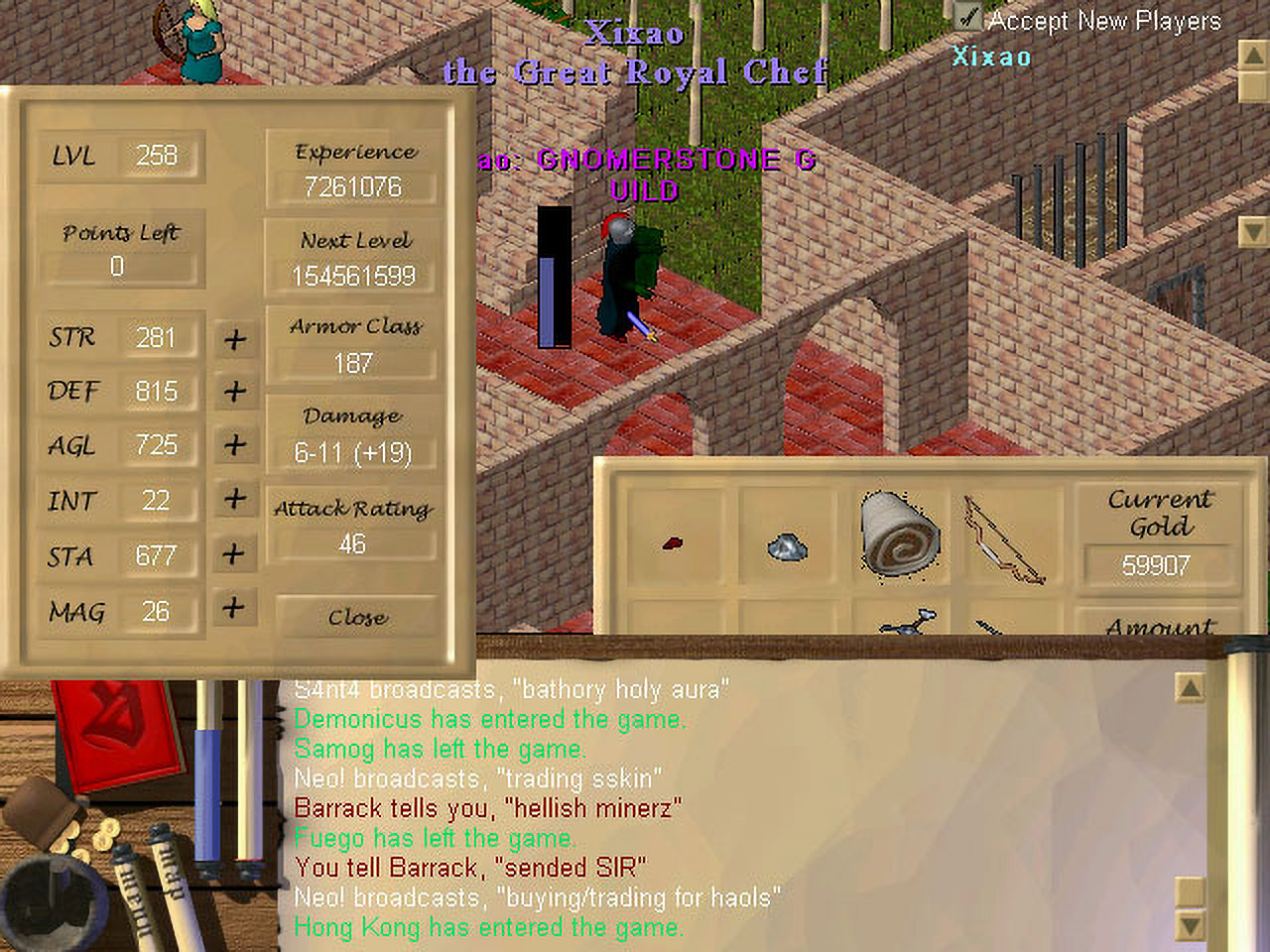Add a point to STR
The height and width of the screenshot is (952, 1270).
click(234, 340)
